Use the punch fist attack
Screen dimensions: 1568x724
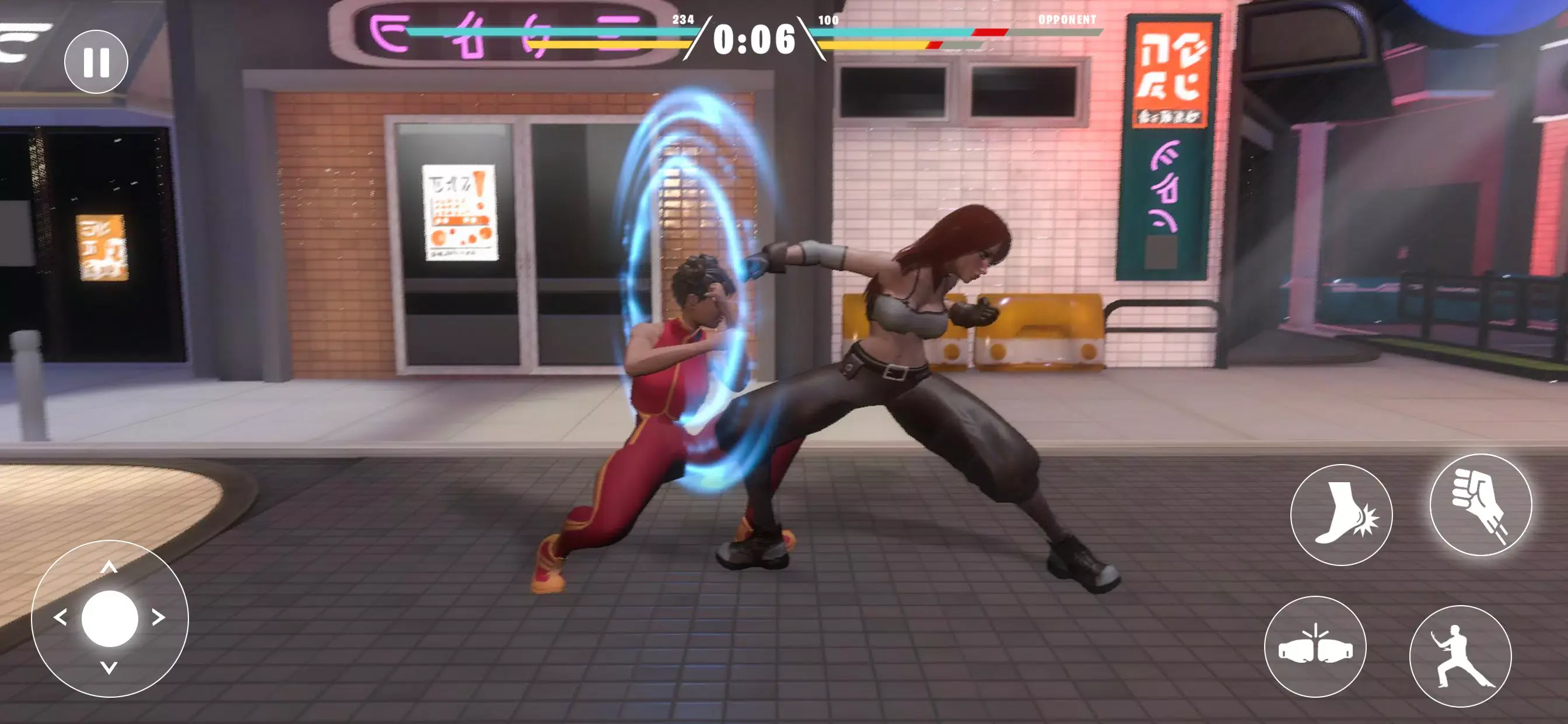(1480, 505)
